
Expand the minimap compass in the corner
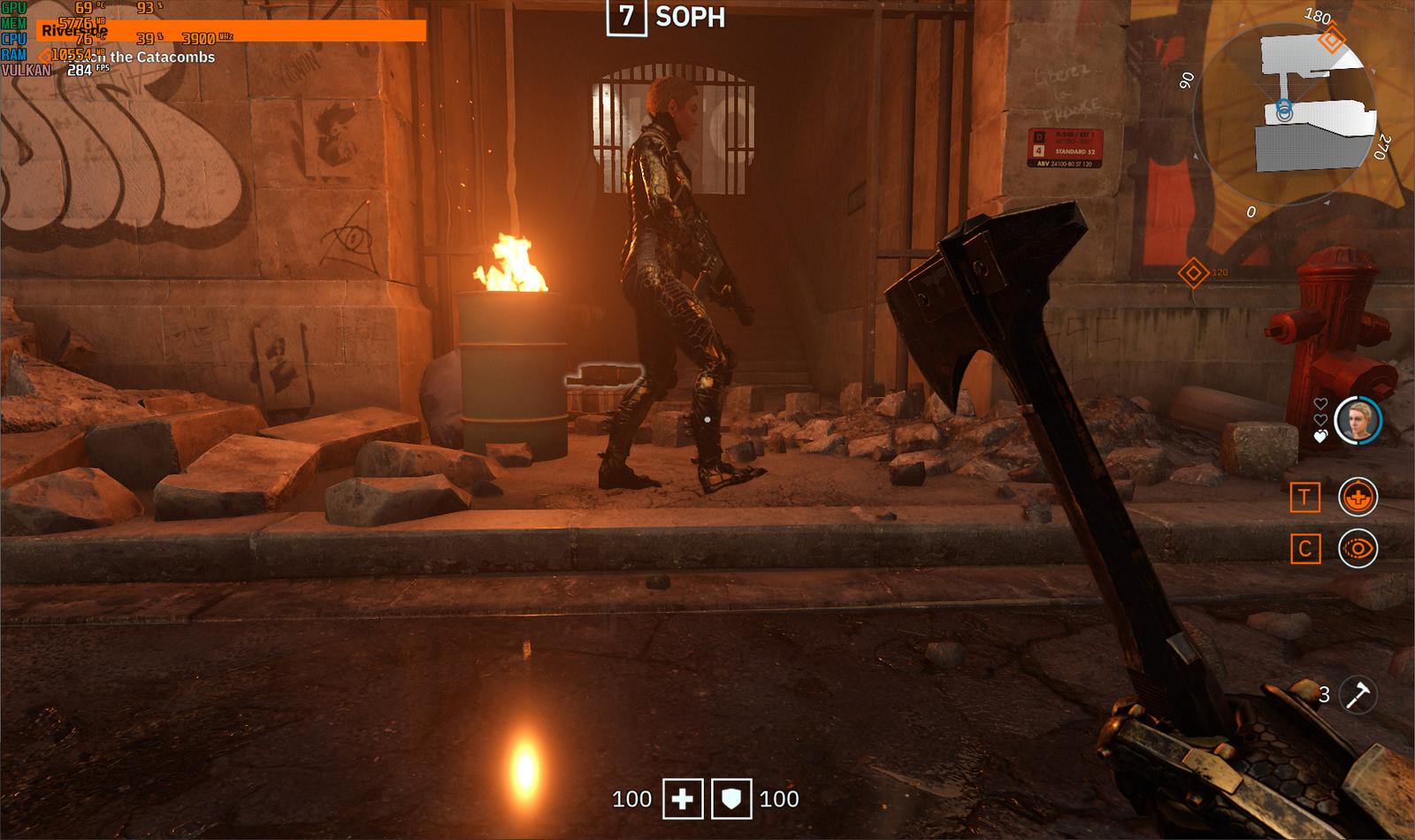1291,115
